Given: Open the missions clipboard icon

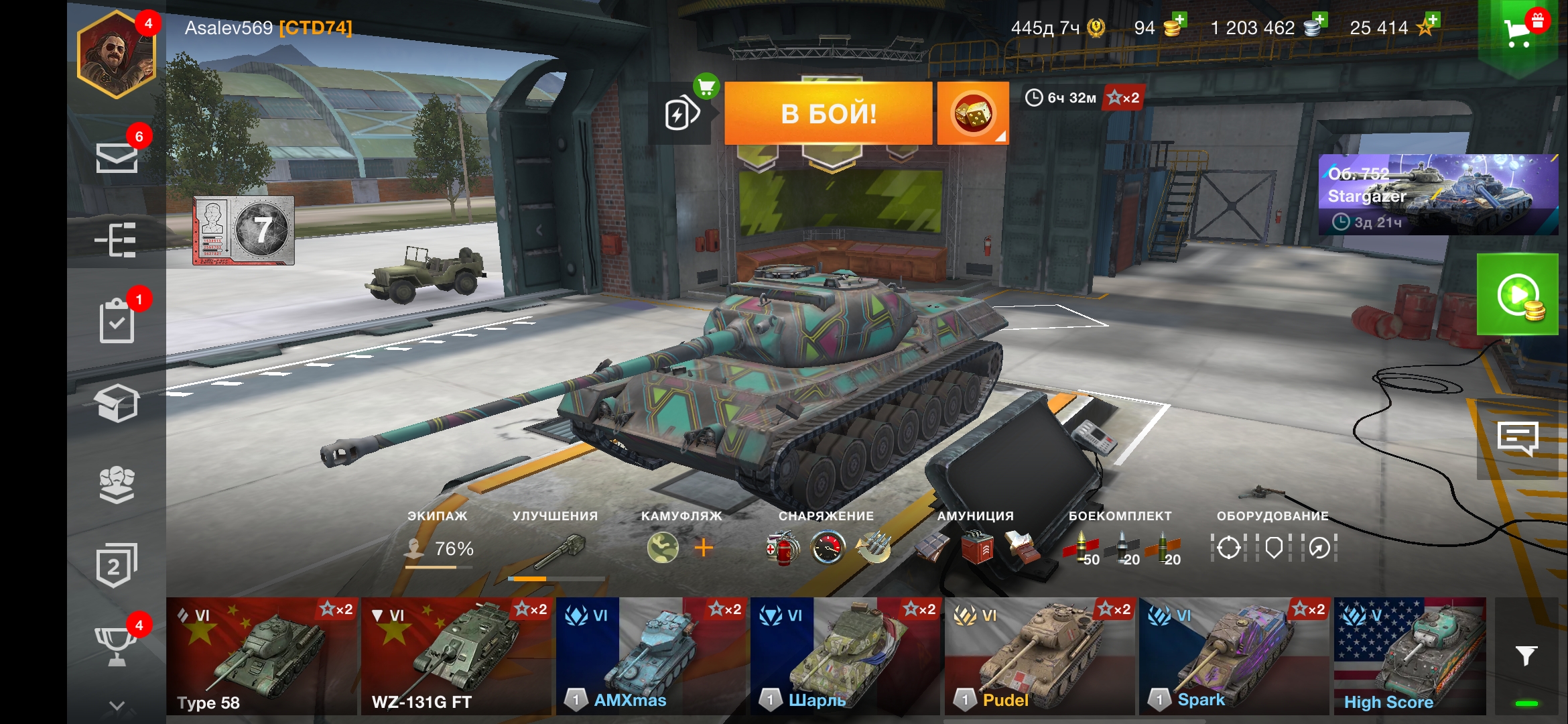Looking at the screenshot, I should coord(117,320).
